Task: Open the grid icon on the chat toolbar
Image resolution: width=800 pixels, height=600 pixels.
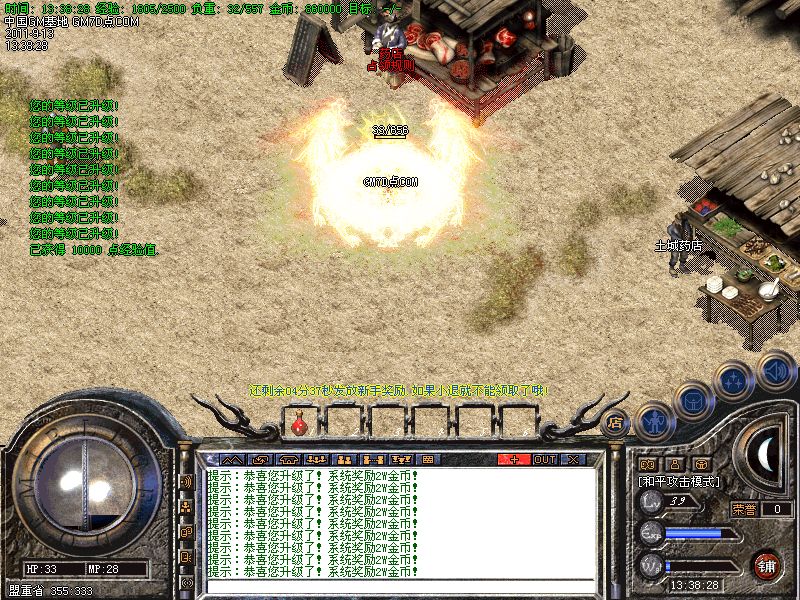Action: (427, 459)
